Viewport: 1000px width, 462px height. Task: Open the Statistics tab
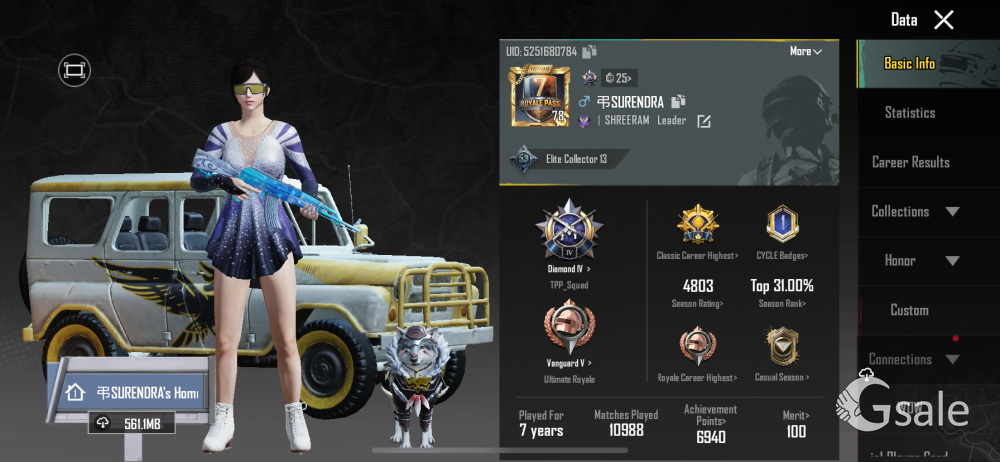[x=909, y=113]
